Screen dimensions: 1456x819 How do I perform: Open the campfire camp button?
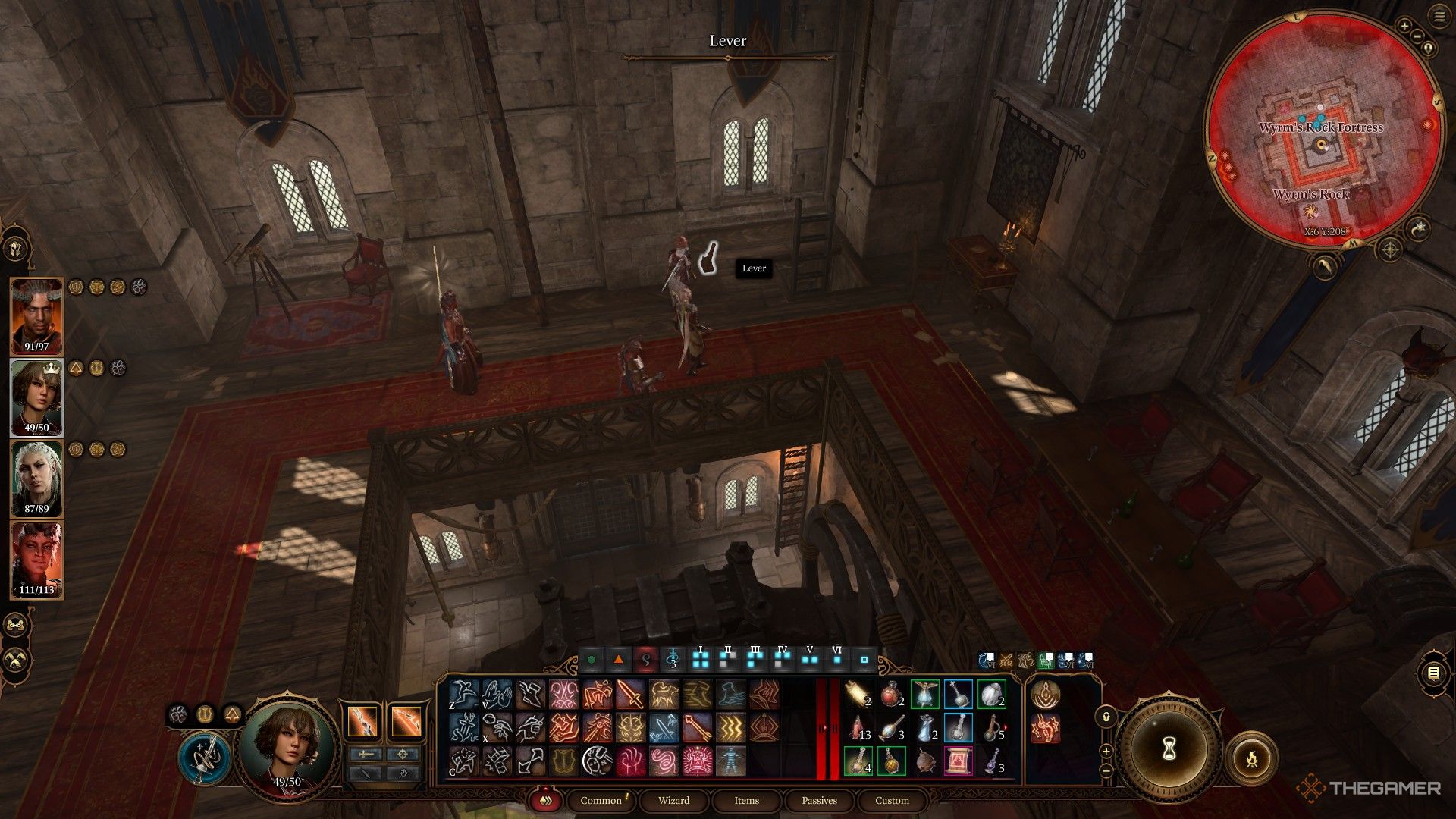coord(1251,758)
